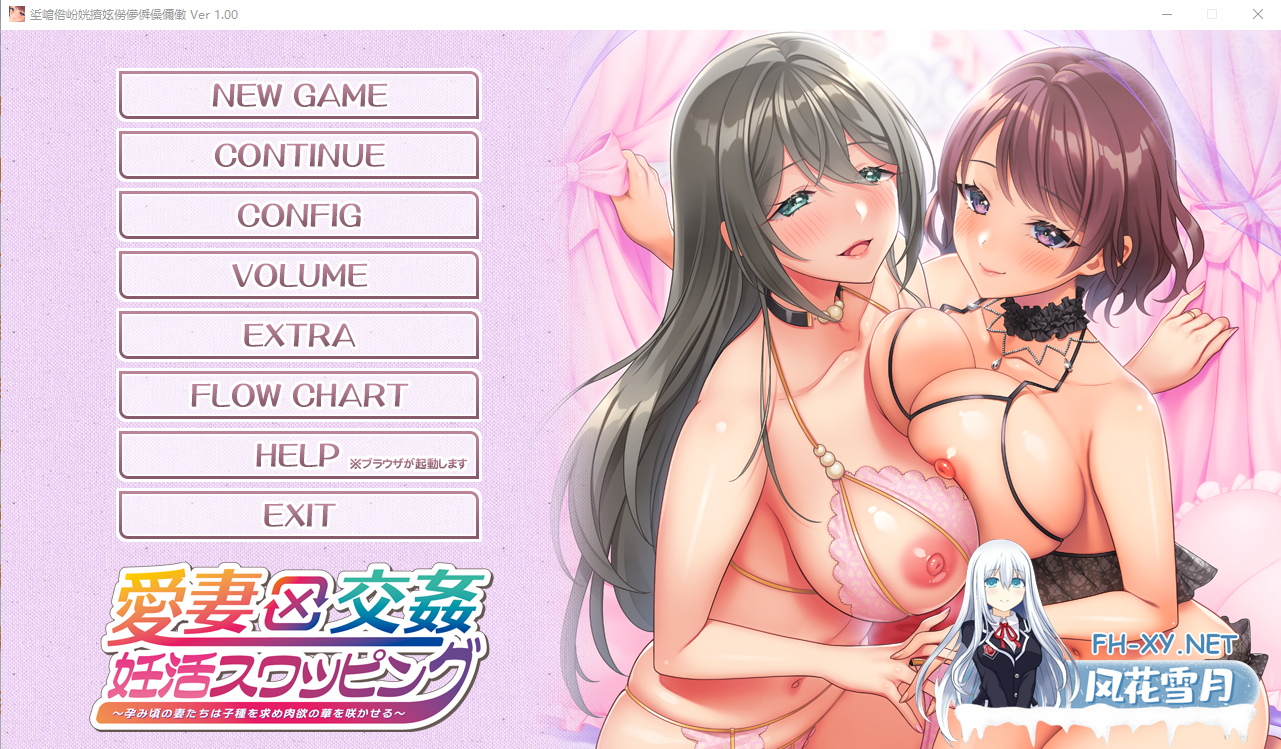This screenshot has height=749, width=1281.
Task: Click CONTINUE to load a save
Action: pos(298,155)
